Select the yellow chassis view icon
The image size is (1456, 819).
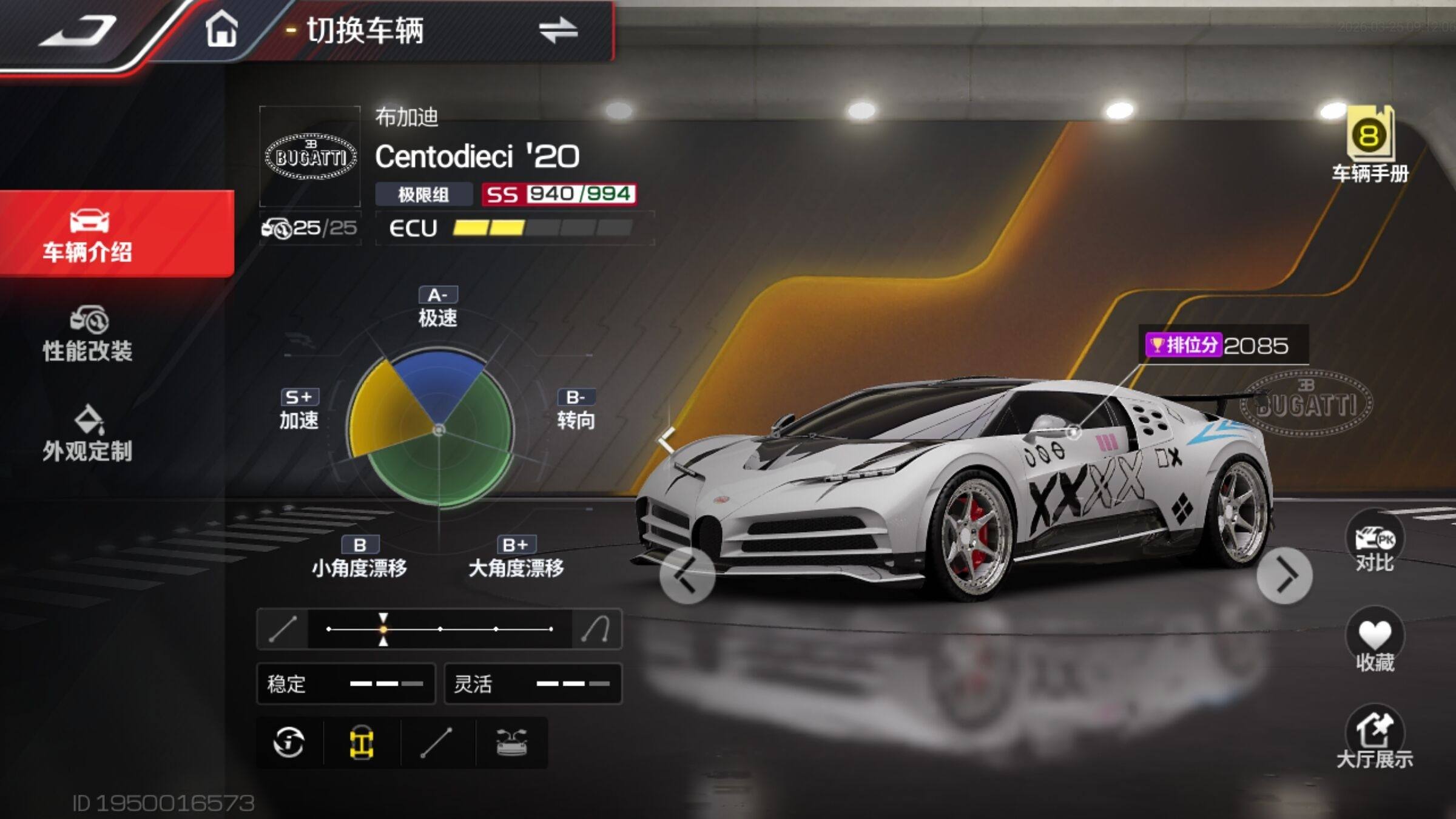click(362, 743)
